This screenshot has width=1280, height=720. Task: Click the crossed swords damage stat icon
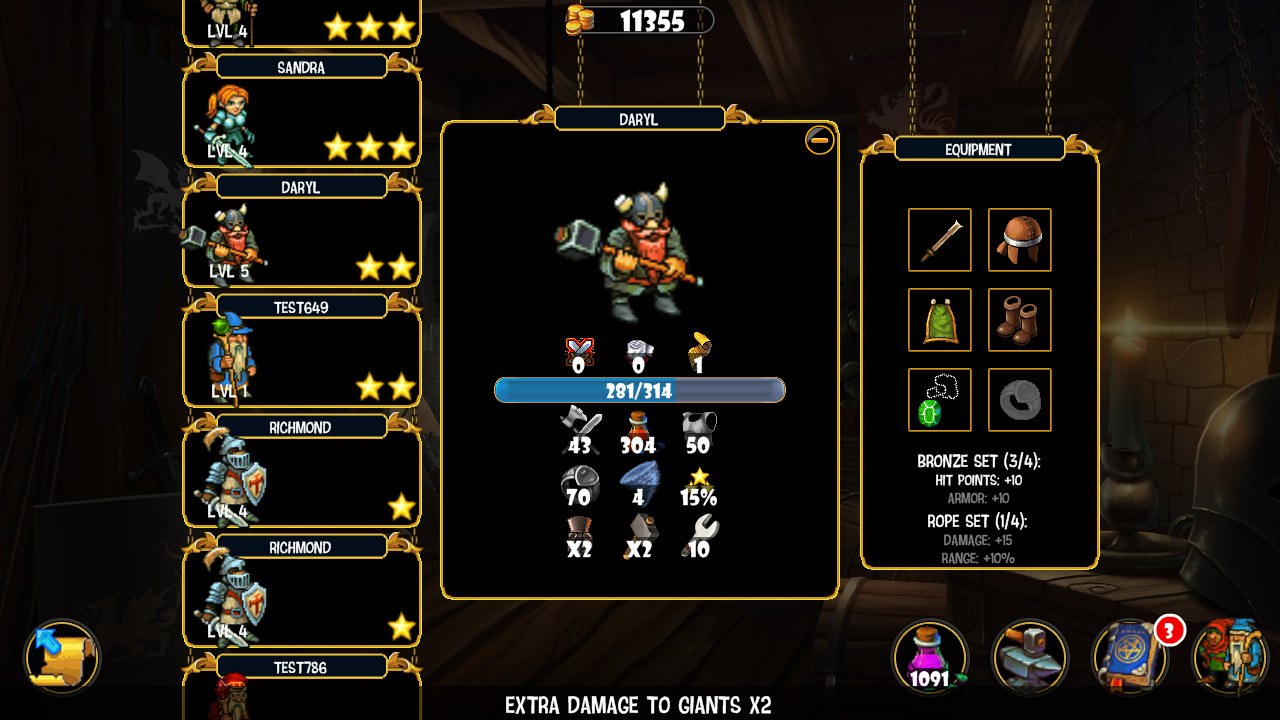point(581,352)
